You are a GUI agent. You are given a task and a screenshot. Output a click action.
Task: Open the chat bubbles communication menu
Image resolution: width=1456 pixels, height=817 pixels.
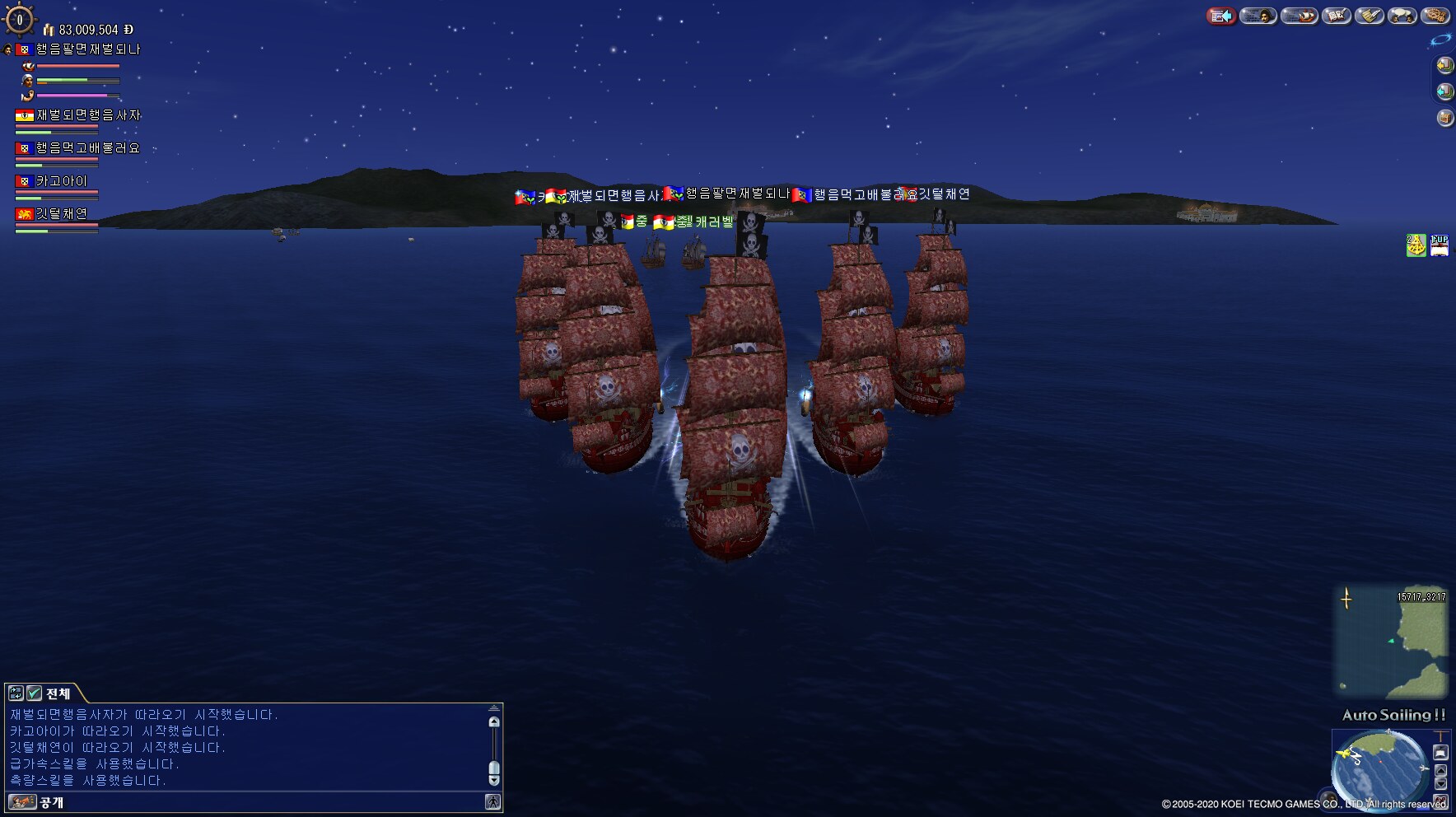[1402, 16]
